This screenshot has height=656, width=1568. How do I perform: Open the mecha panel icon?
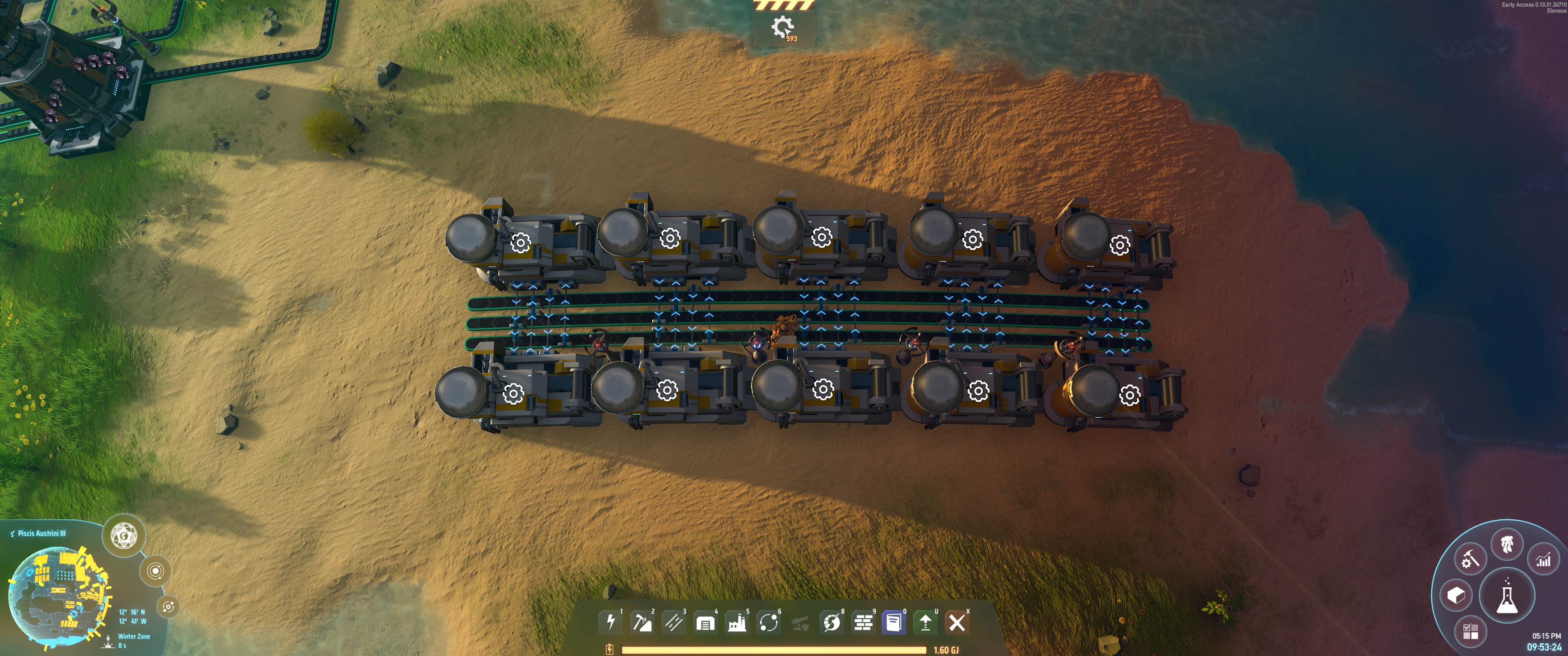point(1506,544)
